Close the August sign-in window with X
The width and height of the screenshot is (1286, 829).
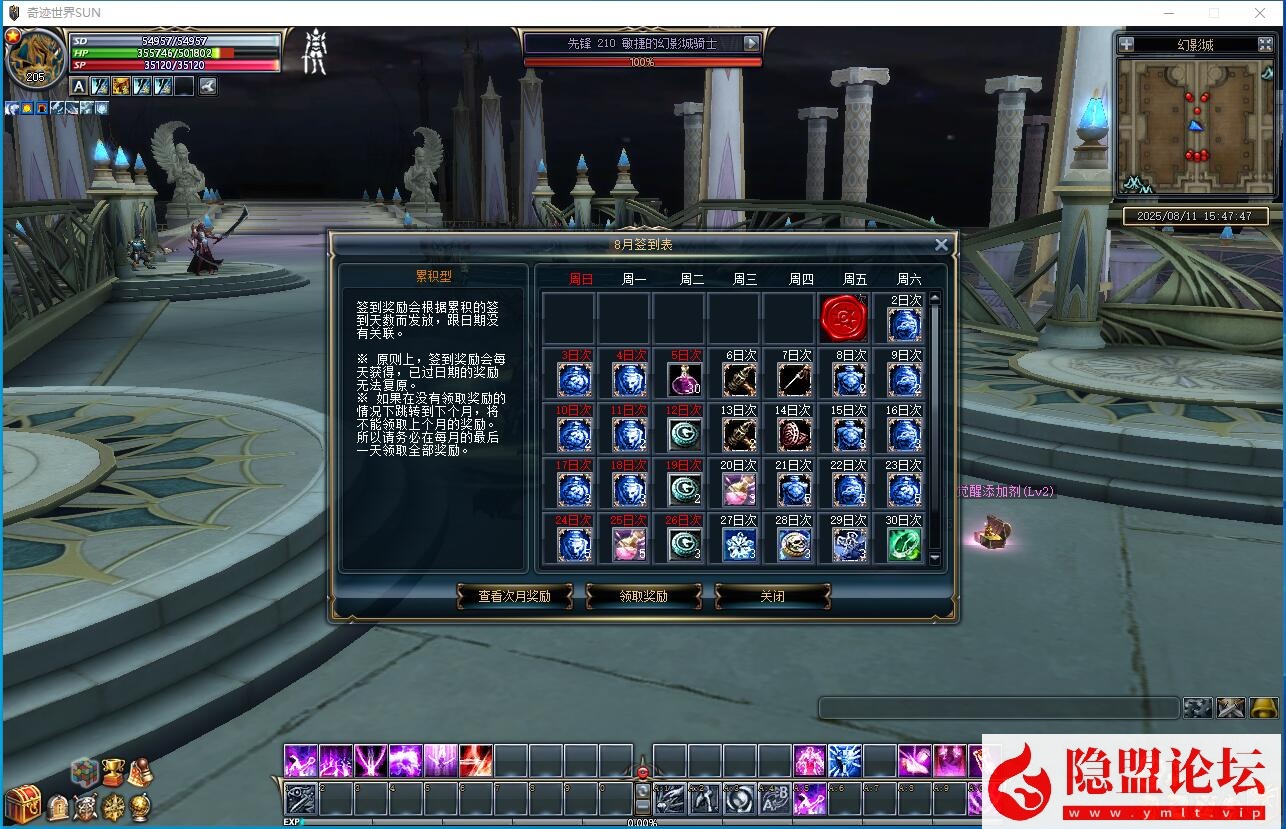(941, 245)
